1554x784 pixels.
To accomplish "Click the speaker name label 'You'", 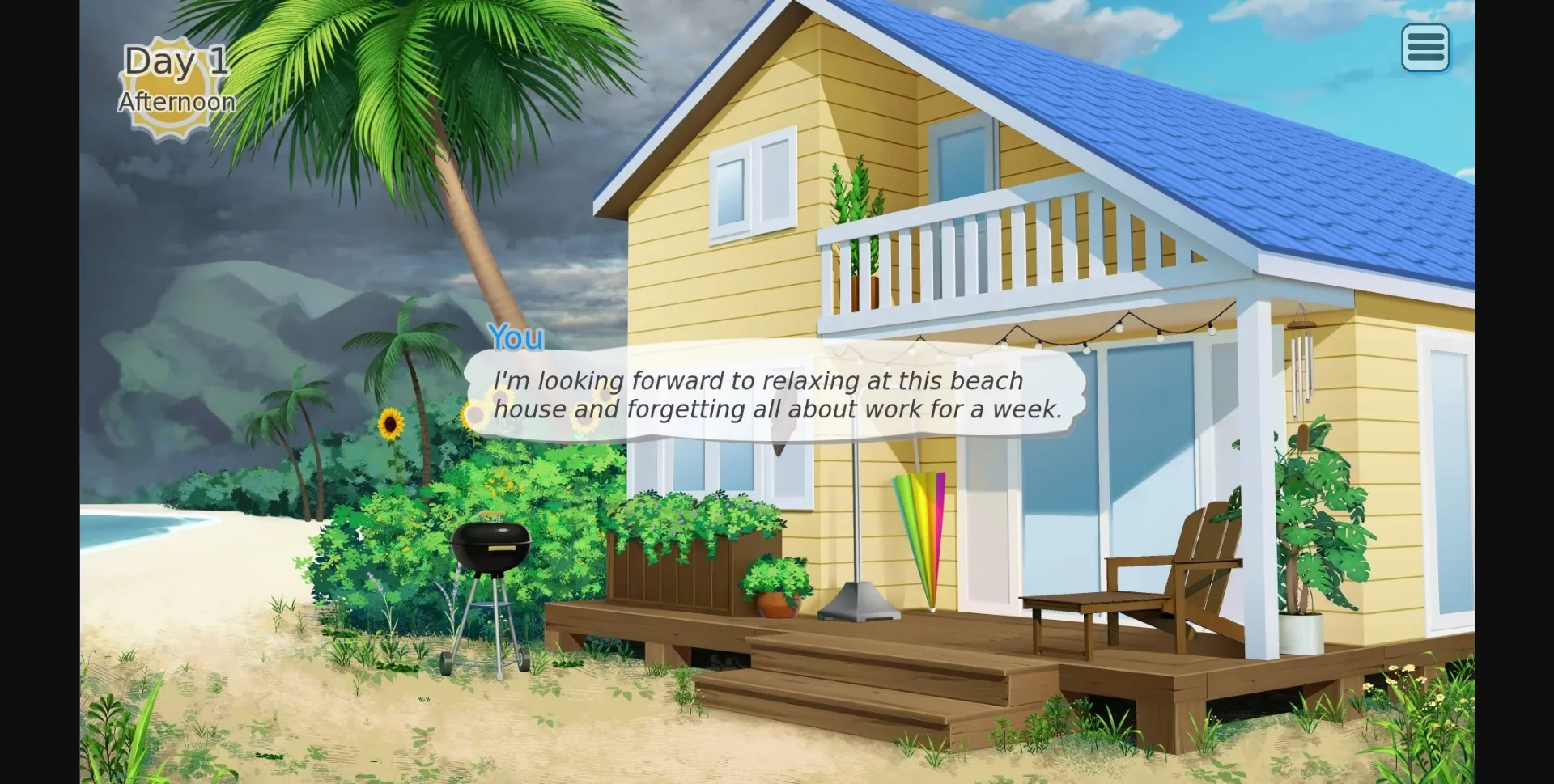I will click(x=516, y=338).
